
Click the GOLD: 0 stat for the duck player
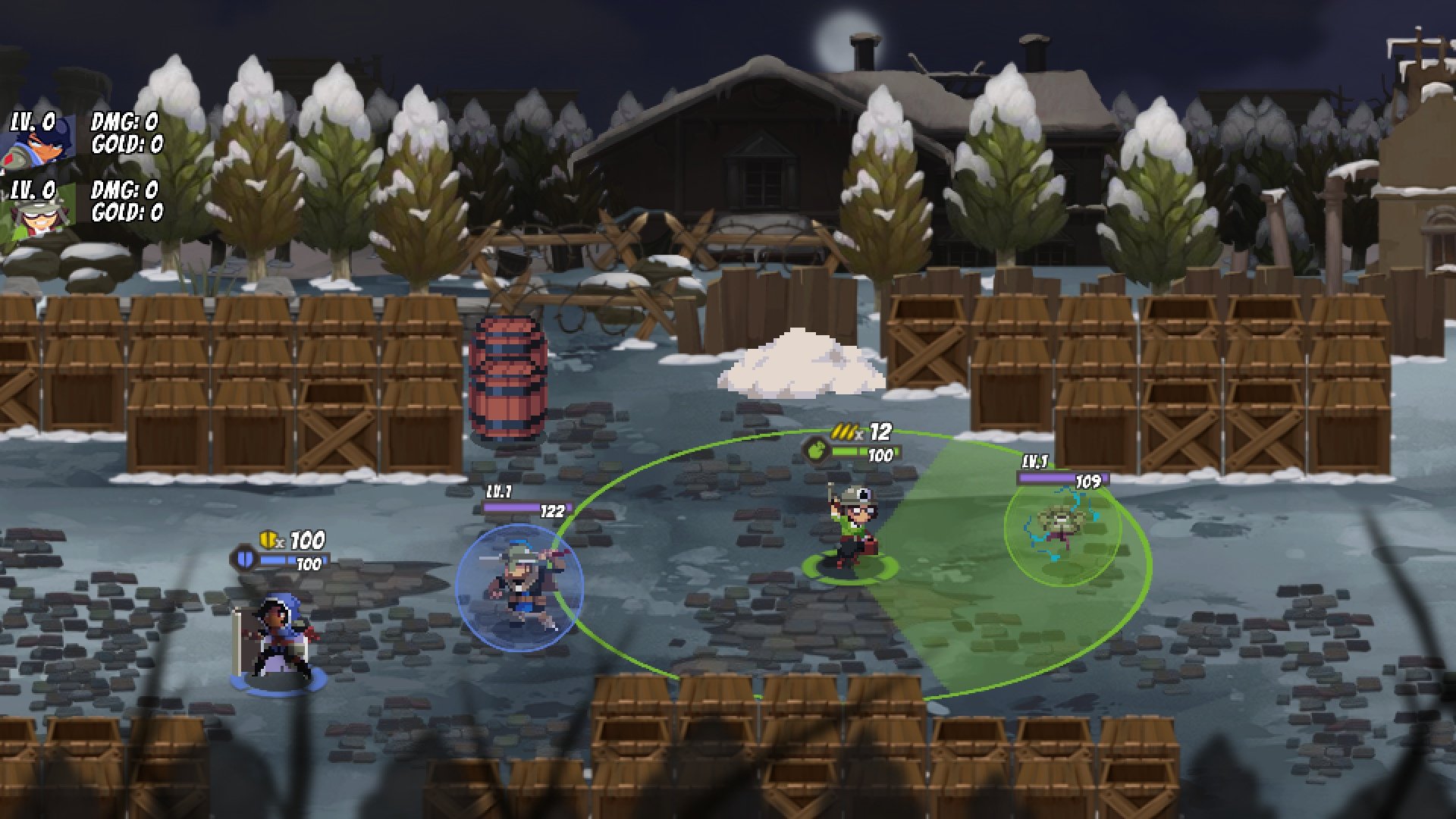coord(127,144)
